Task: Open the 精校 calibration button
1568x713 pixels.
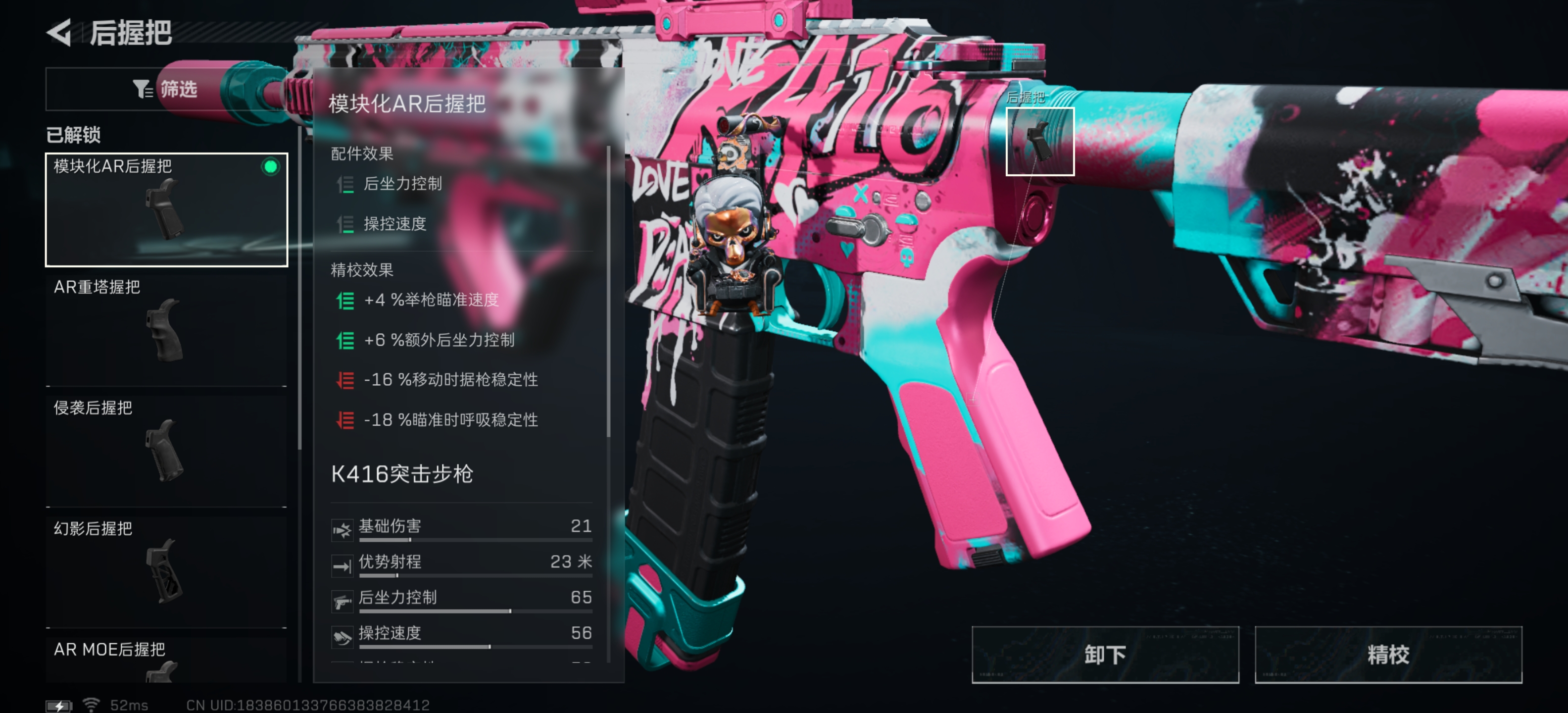Action: click(x=1387, y=655)
